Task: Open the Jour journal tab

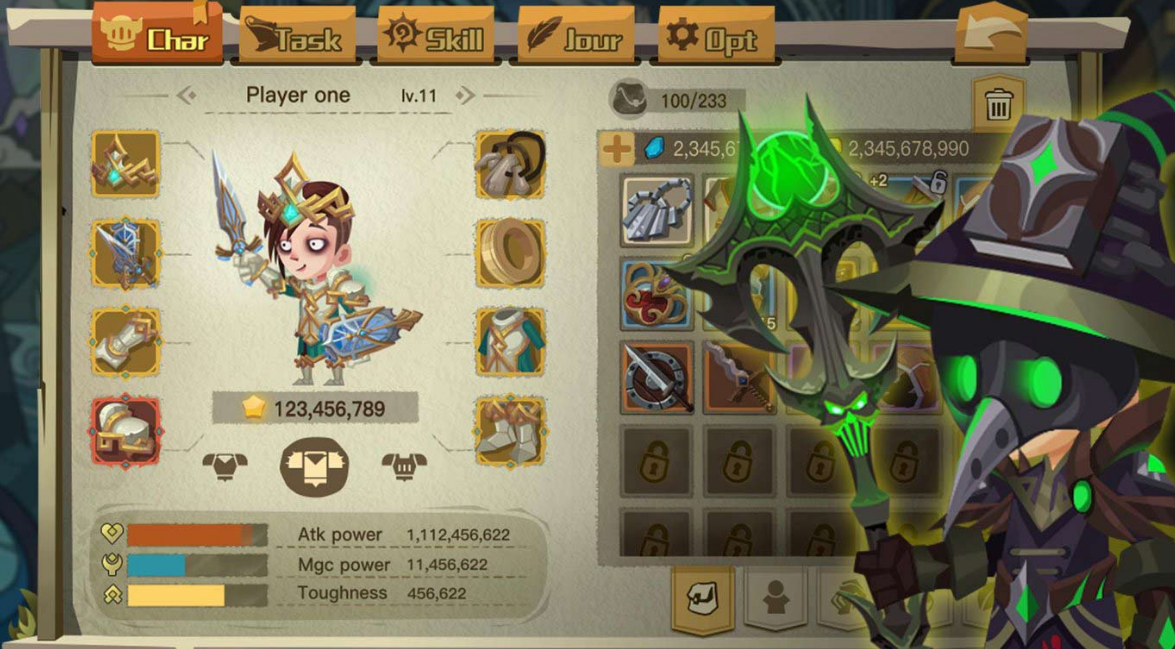Action: 575,38
